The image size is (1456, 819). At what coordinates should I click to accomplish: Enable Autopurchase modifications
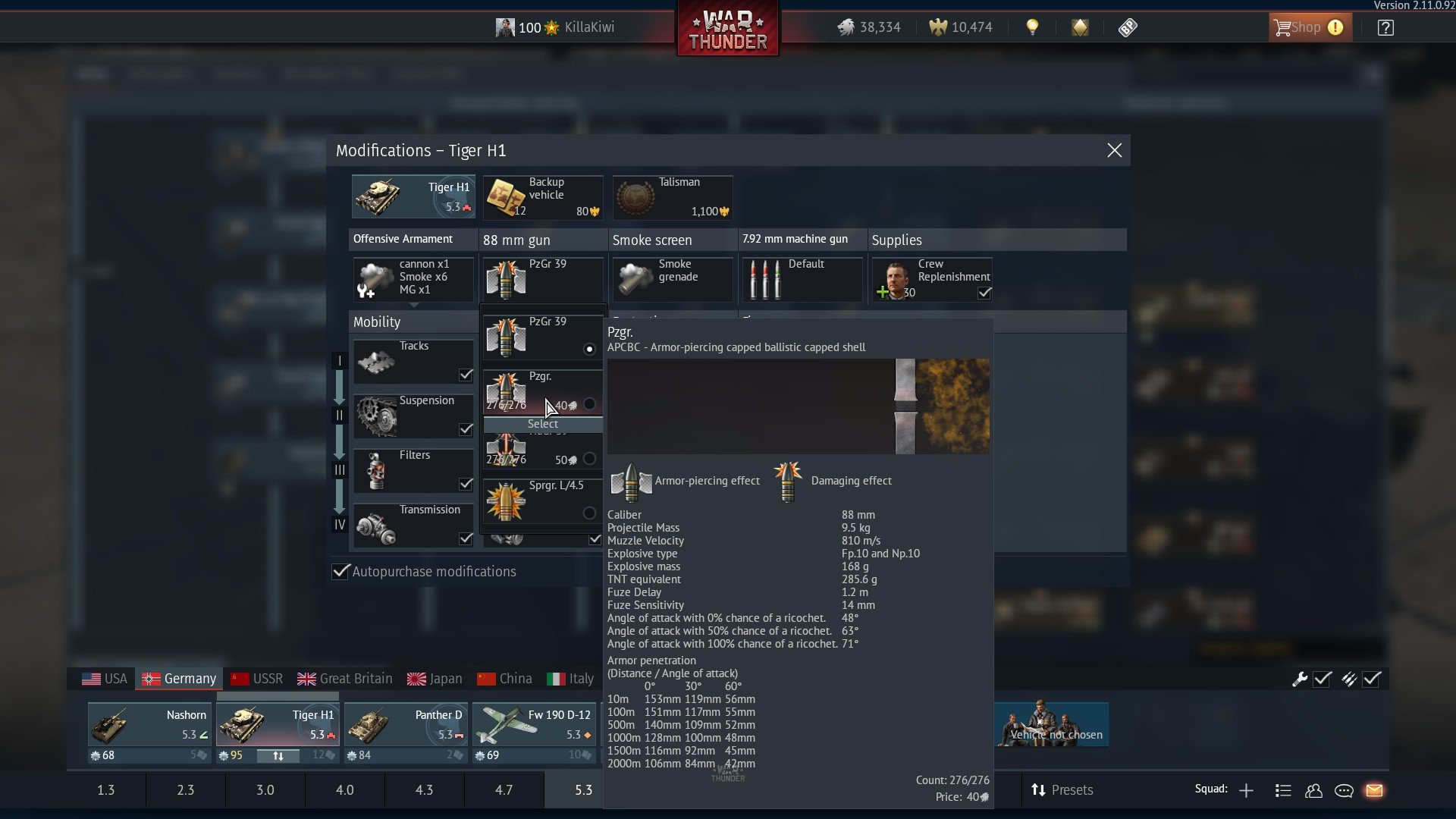point(340,572)
